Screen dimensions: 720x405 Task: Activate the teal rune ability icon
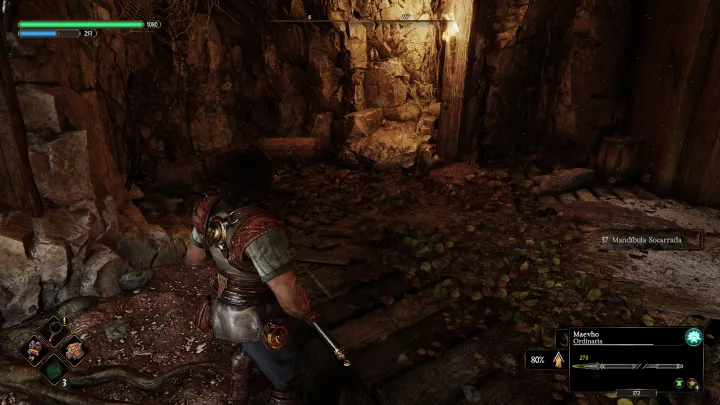coord(692,337)
